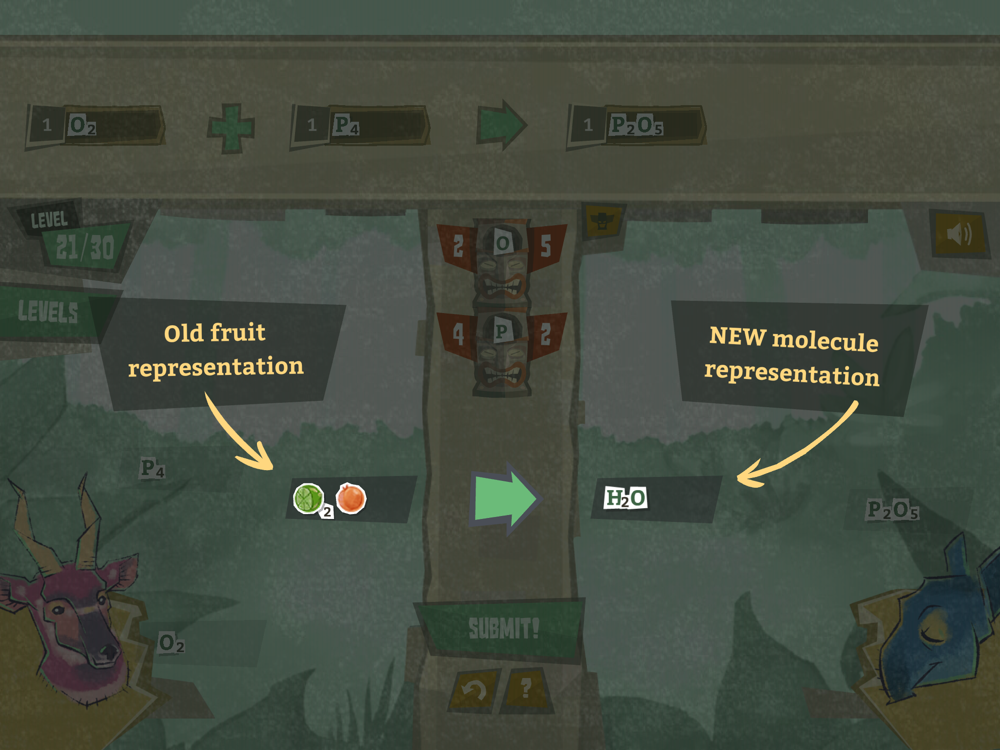The image size is (1000, 750).
Task: Toggle sound with the speaker icon
Action: 958,234
